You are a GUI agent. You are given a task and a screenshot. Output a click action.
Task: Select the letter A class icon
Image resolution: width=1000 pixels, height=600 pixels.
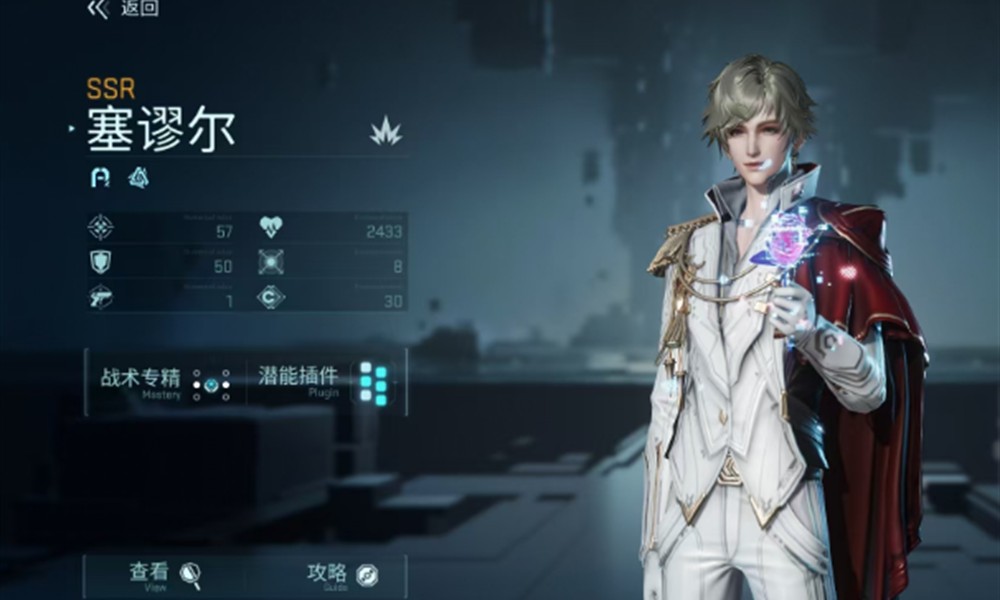point(100,178)
